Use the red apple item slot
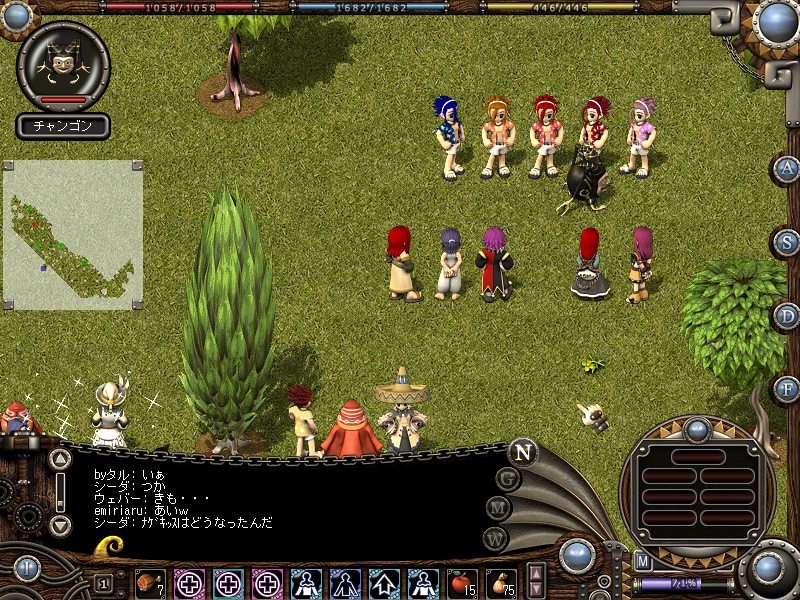The height and width of the screenshot is (600, 800). (x=463, y=582)
